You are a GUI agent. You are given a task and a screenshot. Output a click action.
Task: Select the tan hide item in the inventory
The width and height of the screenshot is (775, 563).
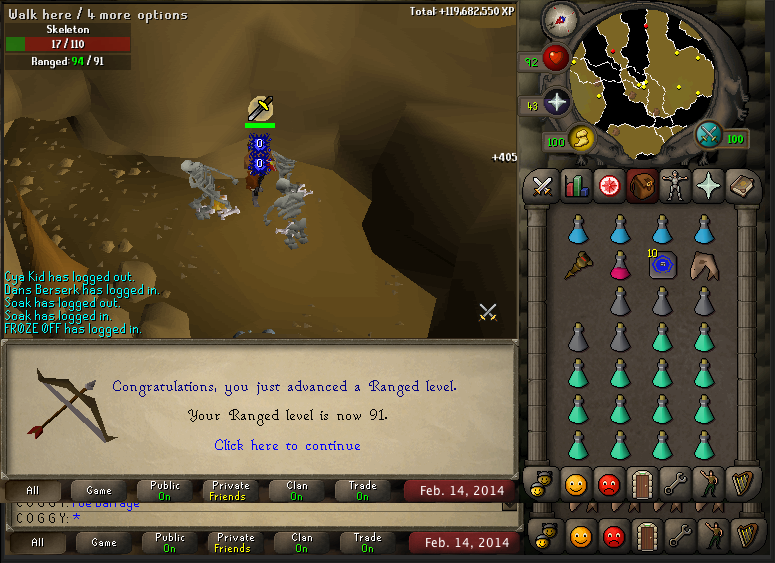pos(704,265)
